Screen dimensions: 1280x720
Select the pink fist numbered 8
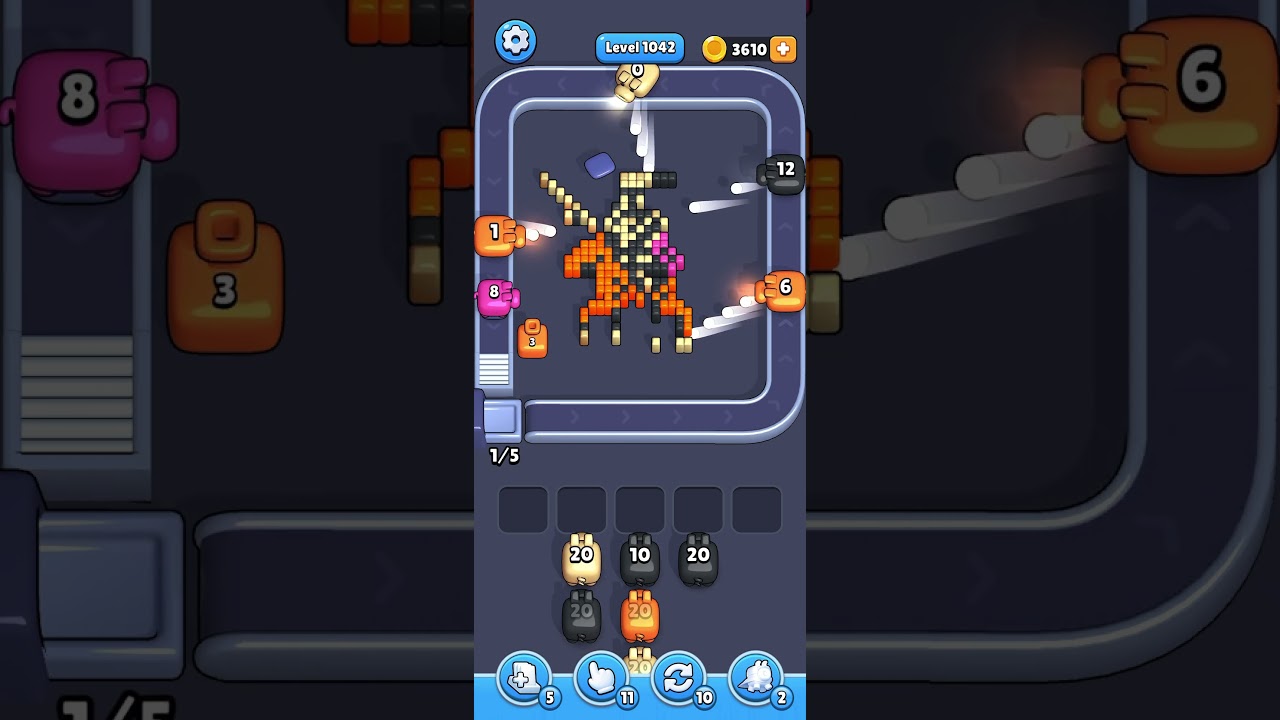(x=494, y=293)
